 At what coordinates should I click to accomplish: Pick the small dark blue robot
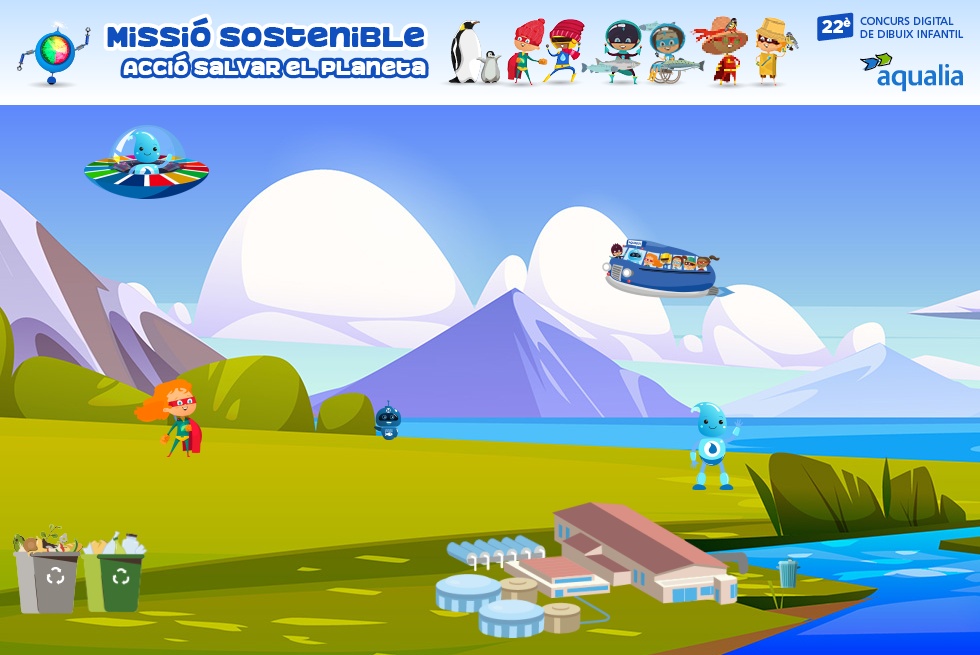pos(387,421)
